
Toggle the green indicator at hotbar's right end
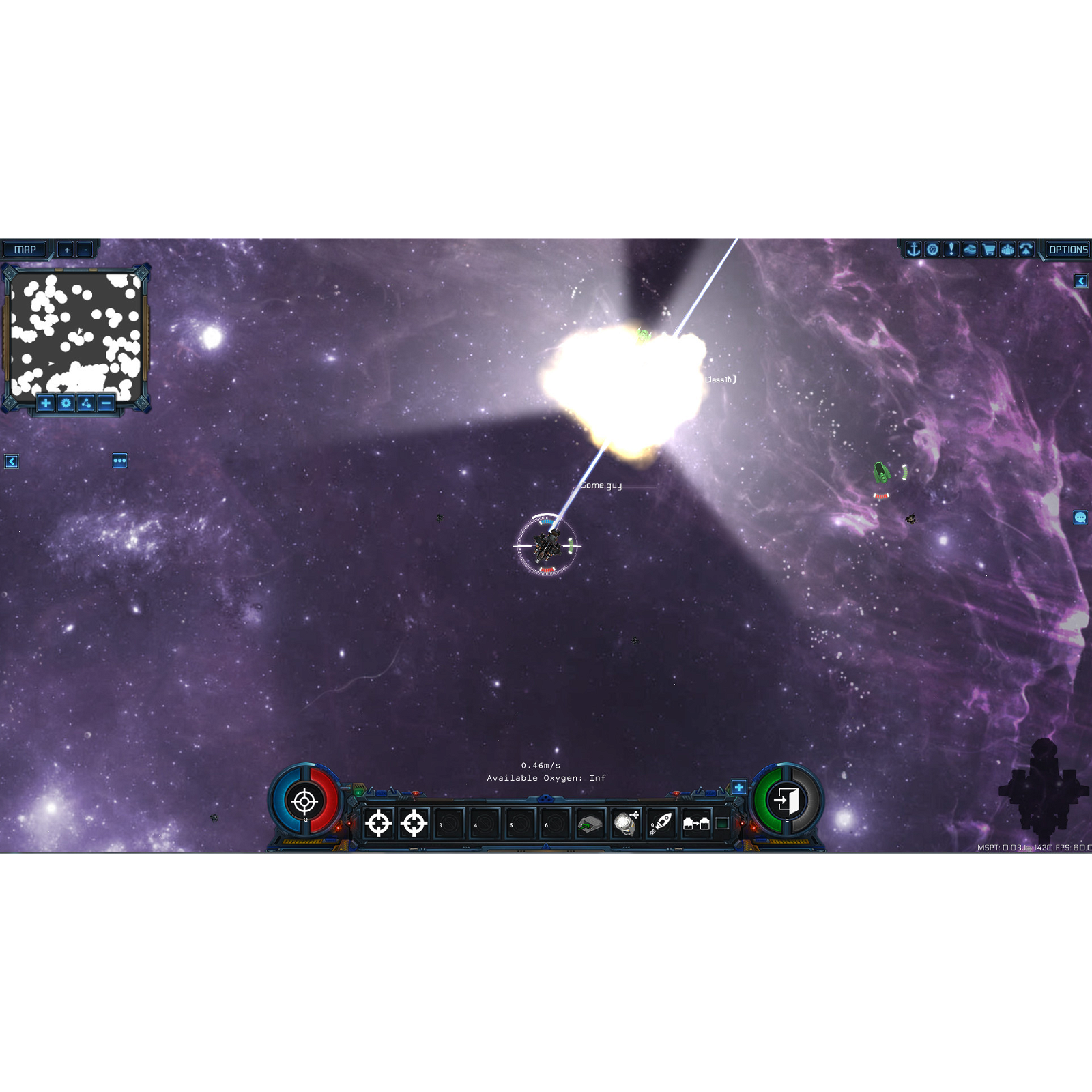point(722,823)
